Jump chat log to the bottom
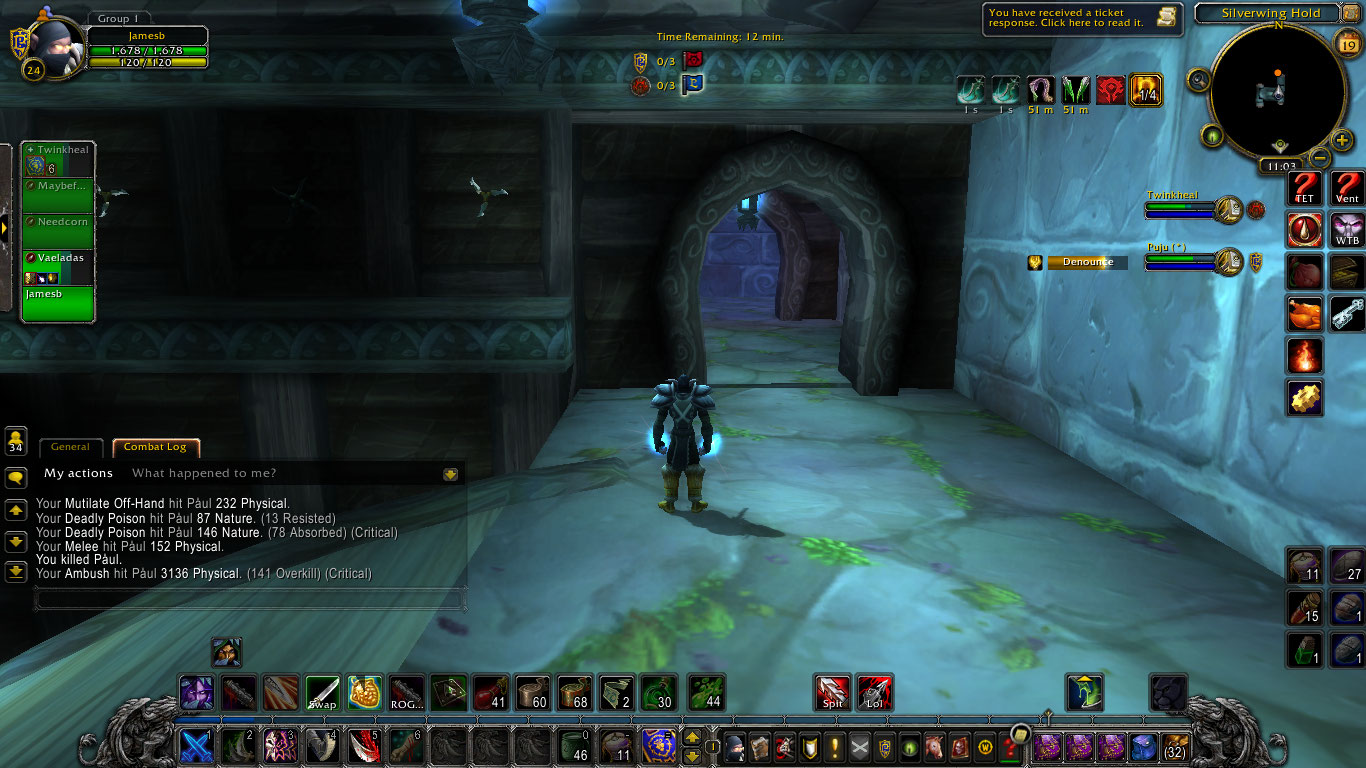 [x=16, y=572]
